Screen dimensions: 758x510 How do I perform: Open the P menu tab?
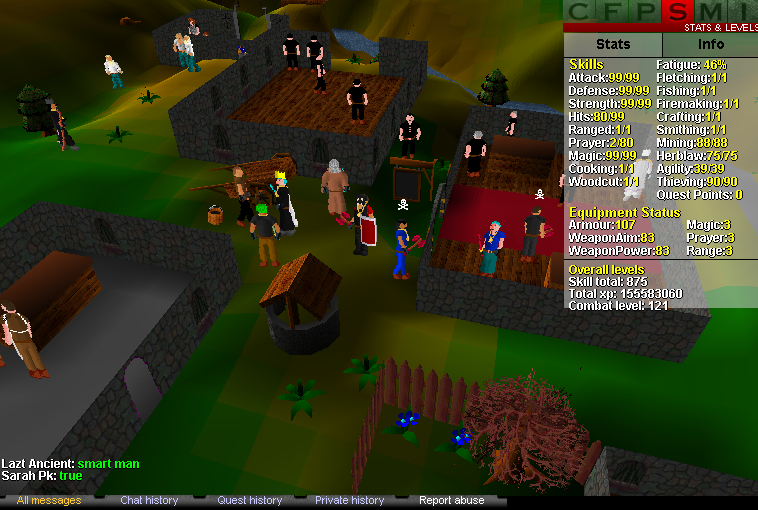click(647, 12)
